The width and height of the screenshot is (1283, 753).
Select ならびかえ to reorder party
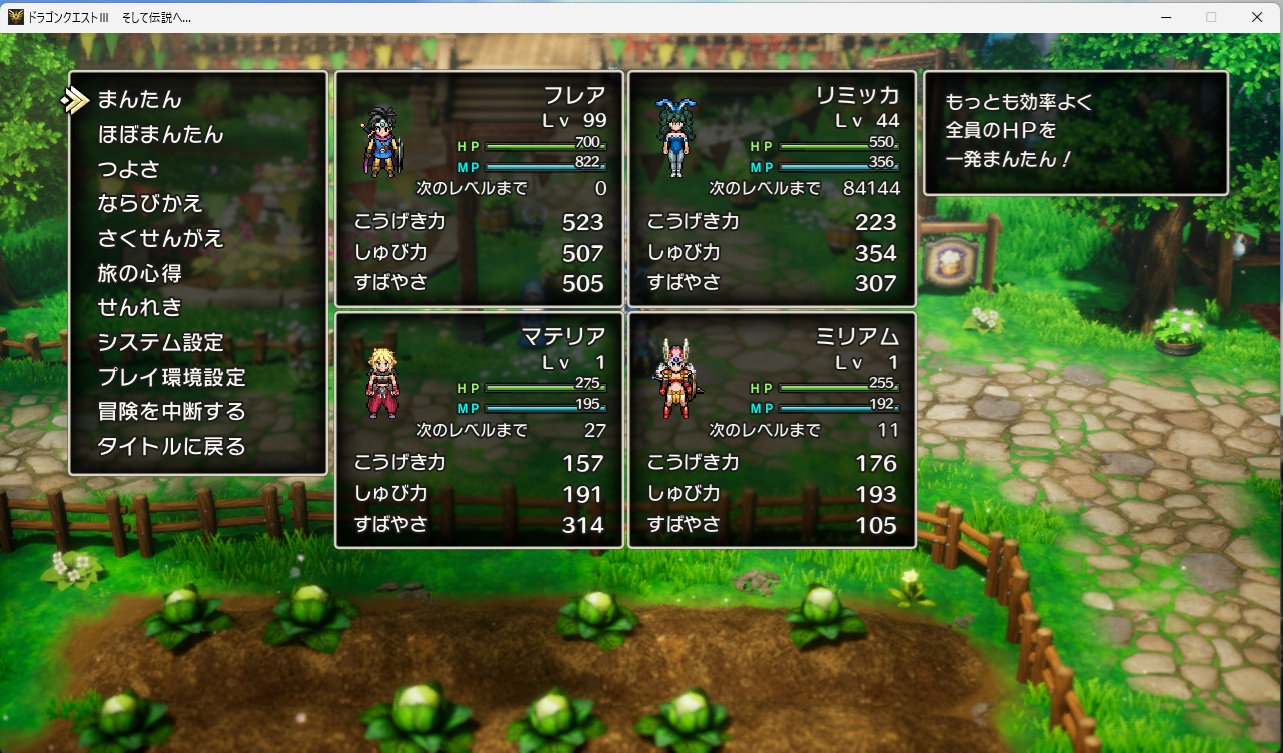pos(150,204)
